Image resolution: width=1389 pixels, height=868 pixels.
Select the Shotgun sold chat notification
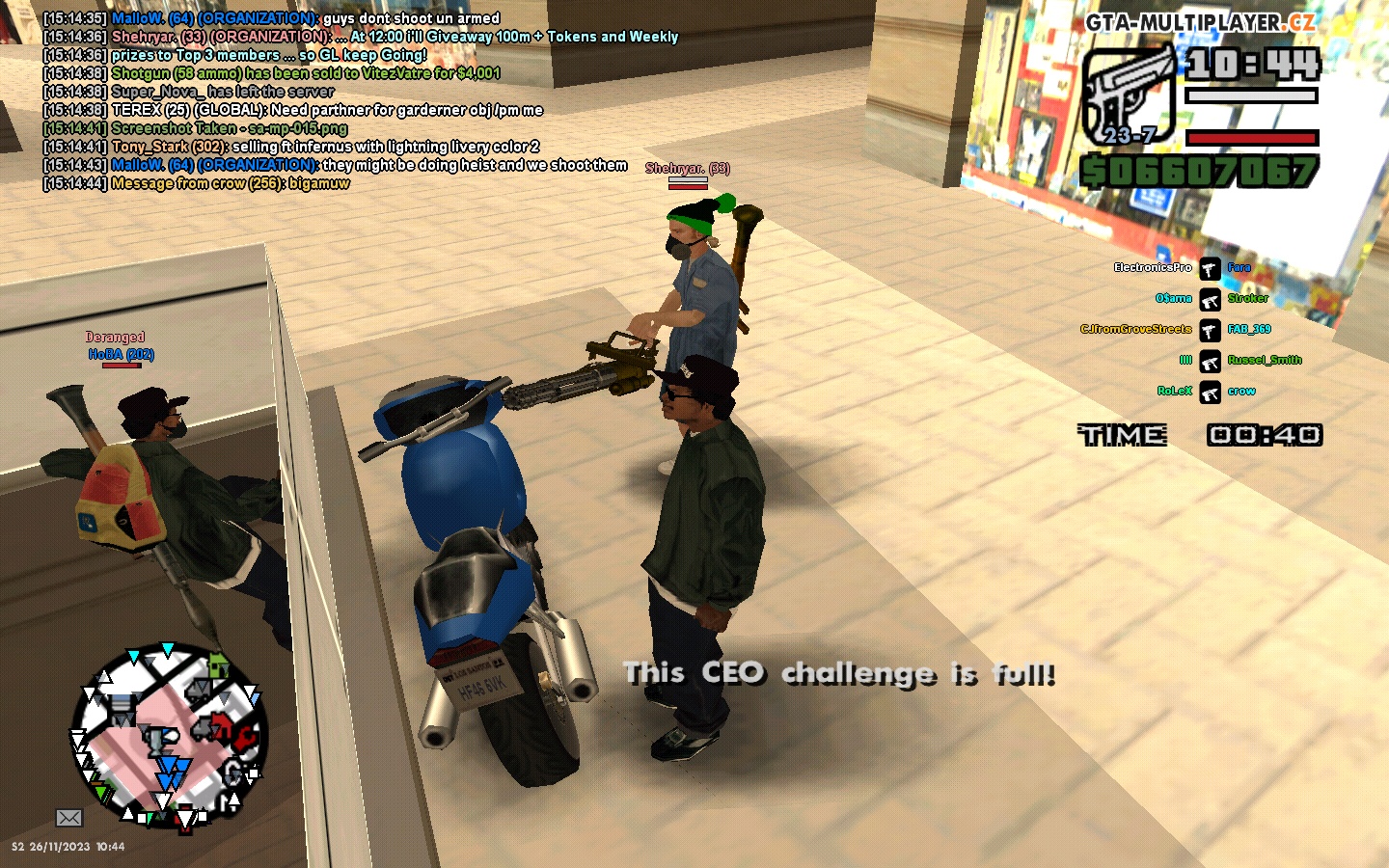(x=305, y=73)
